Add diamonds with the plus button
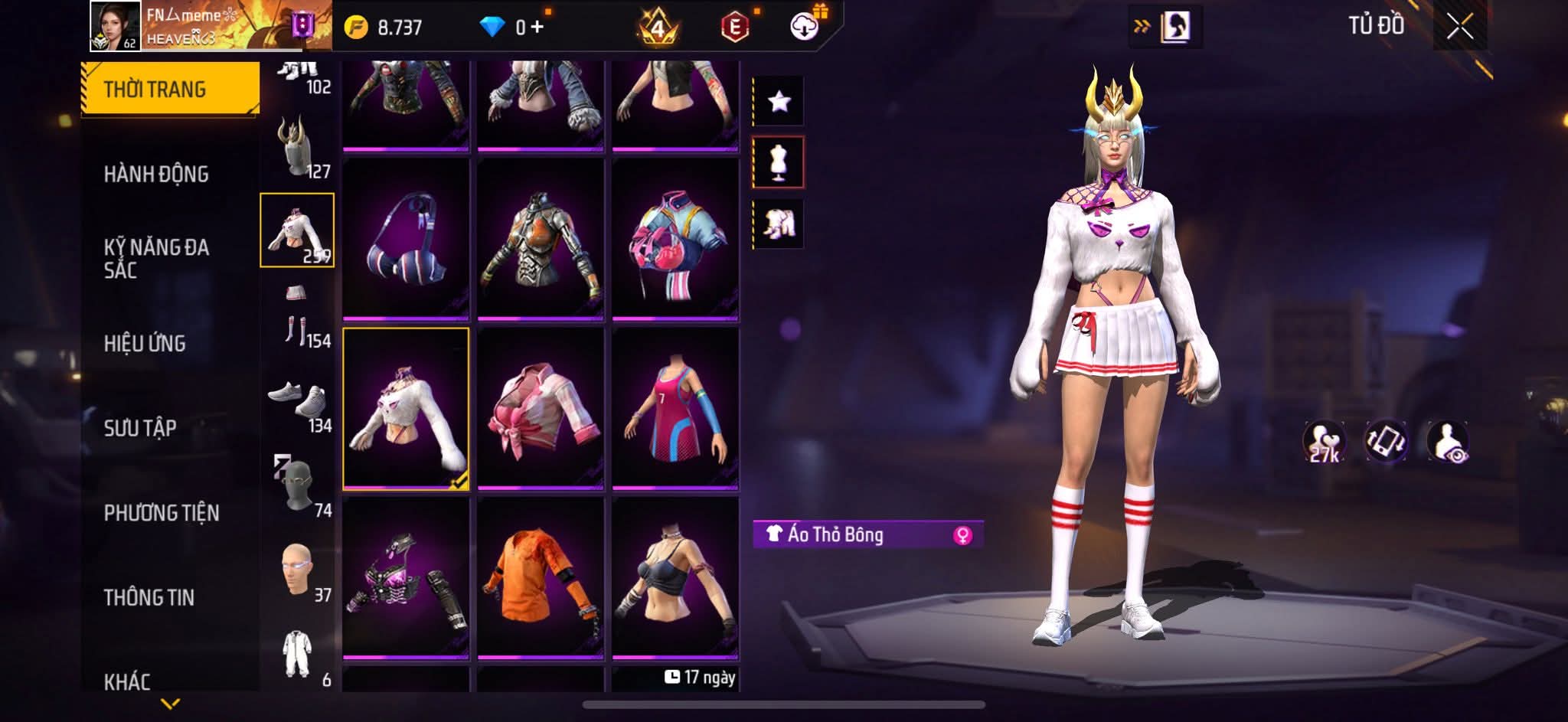Image resolution: width=1568 pixels, height=722 pixels. pos(537,28)
